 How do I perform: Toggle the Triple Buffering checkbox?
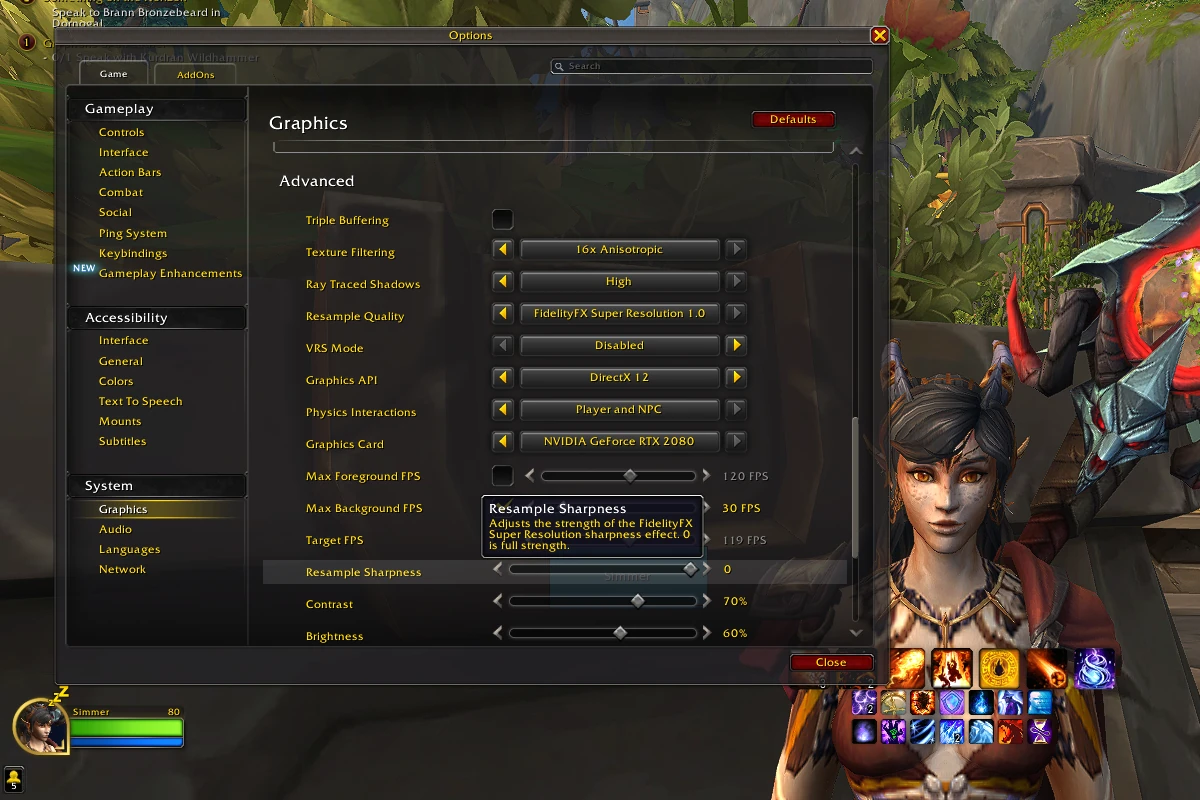point(503,220)
